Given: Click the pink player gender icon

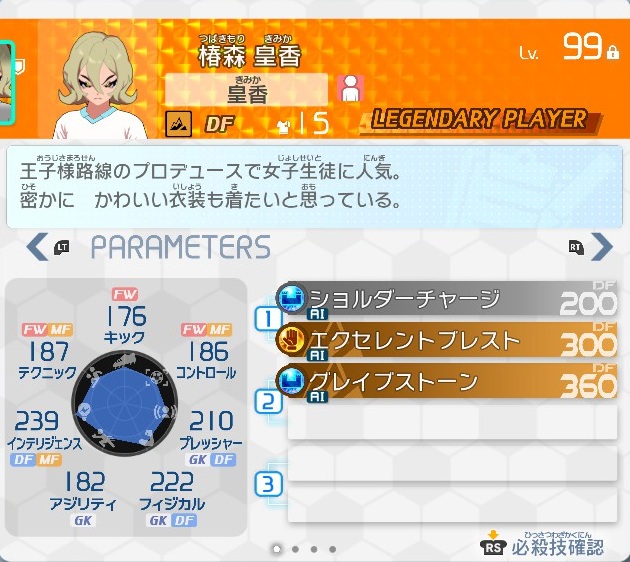Looking at the screenshot, I should coord(350,89).
